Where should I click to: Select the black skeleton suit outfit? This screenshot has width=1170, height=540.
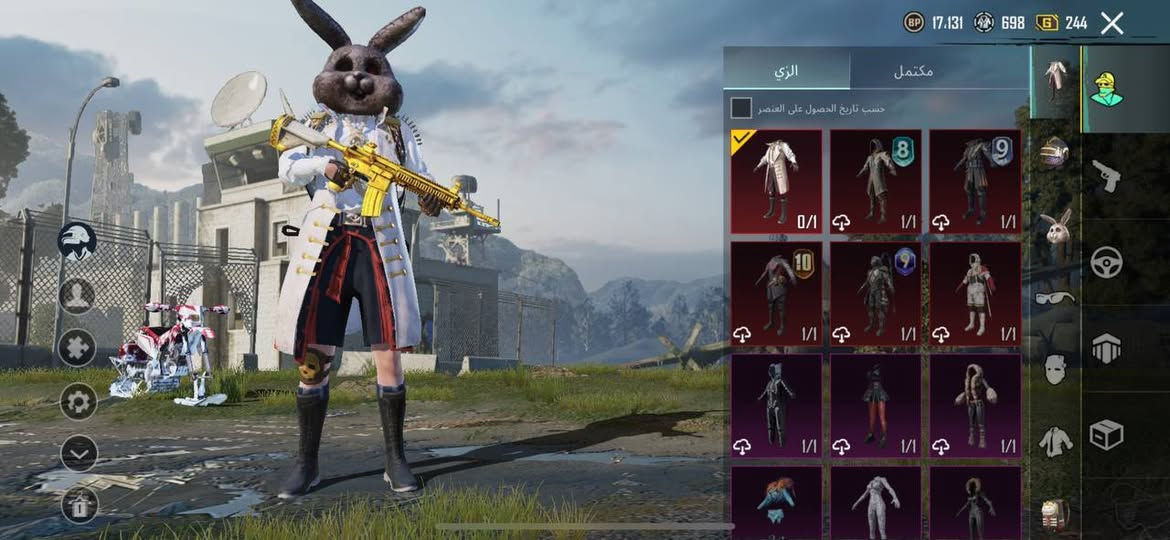pos(776,405)
